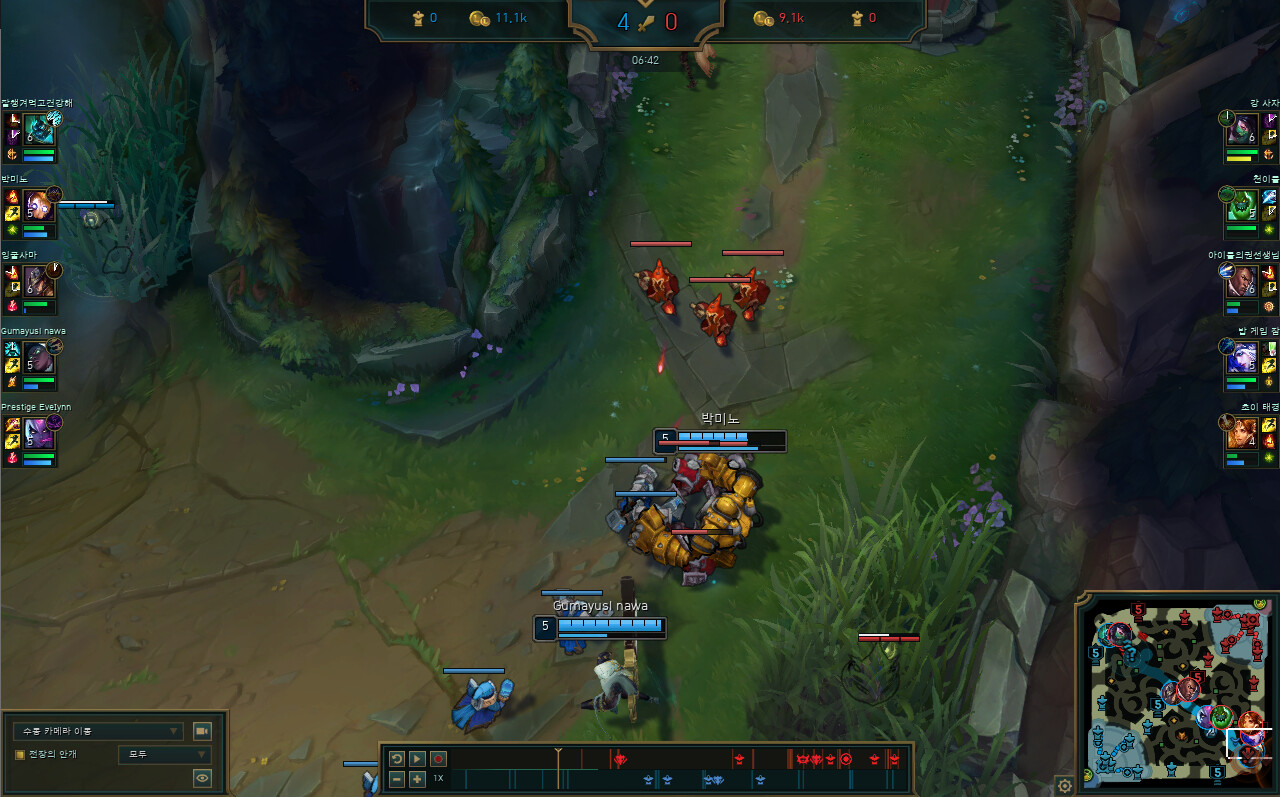Toggle the eye visibility icon in camera panel
Screen dimensions: 1280x797
[x=202, y=777]
